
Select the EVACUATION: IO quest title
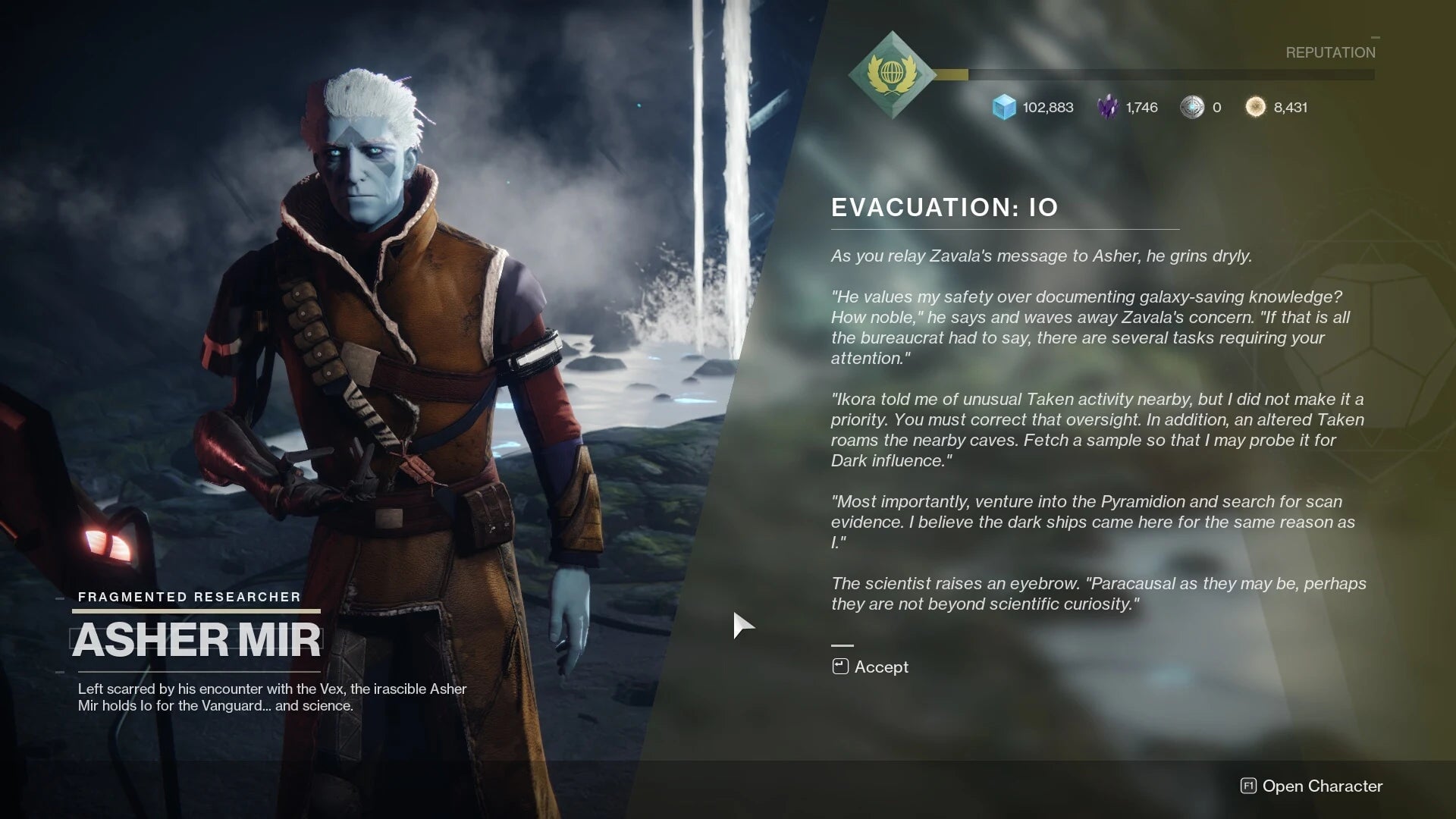pos(943,207)
